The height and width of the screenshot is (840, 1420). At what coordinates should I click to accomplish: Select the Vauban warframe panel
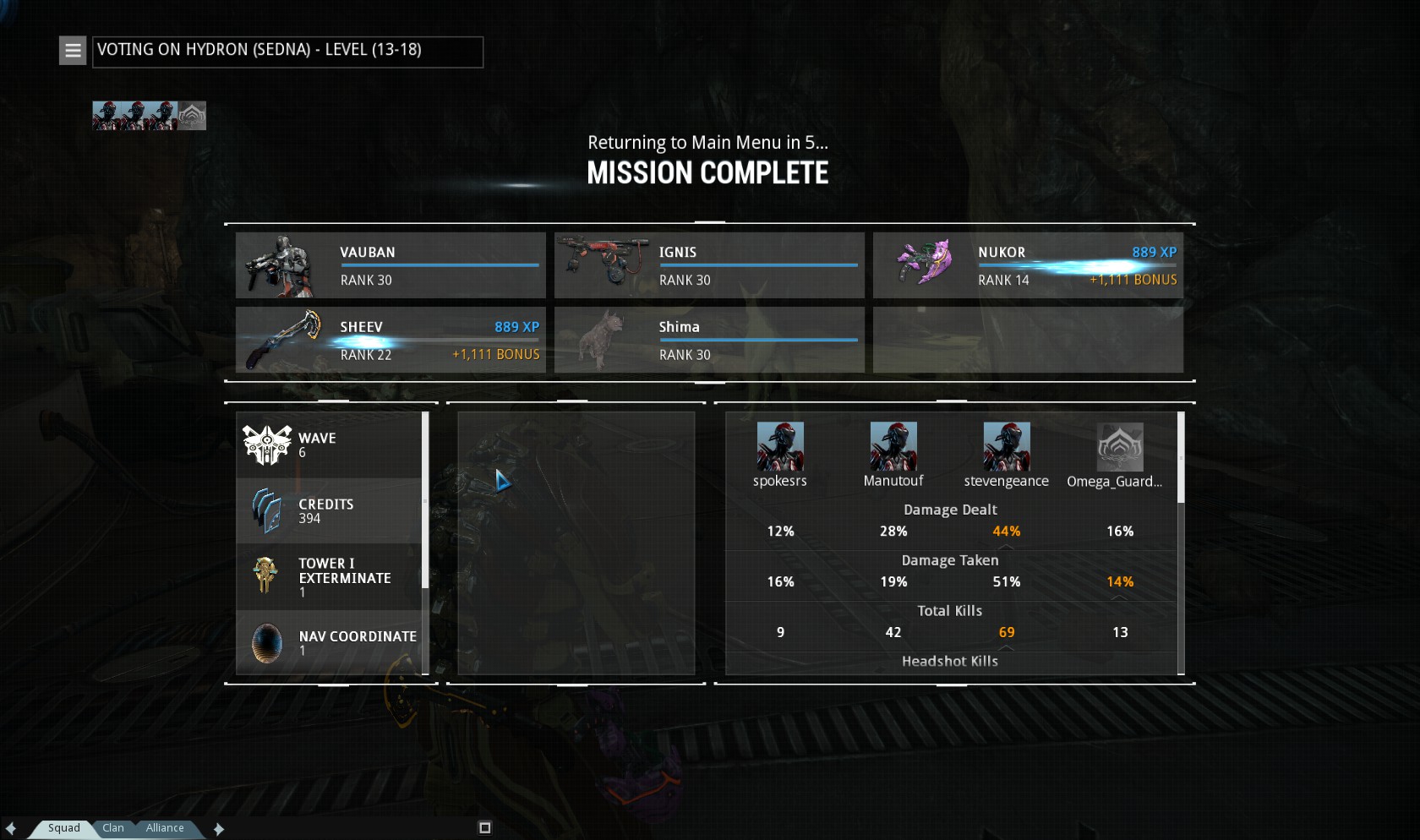(390, 265)
